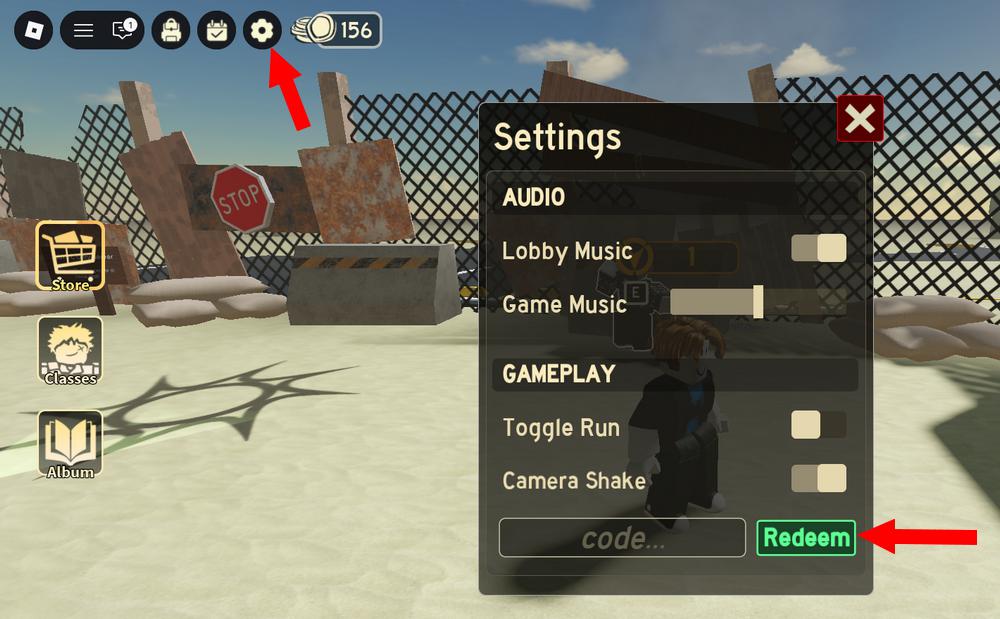Click the code entry field
Image resolution: width=1000 pixels, height=619 pixels.
[x=622, y=538]
